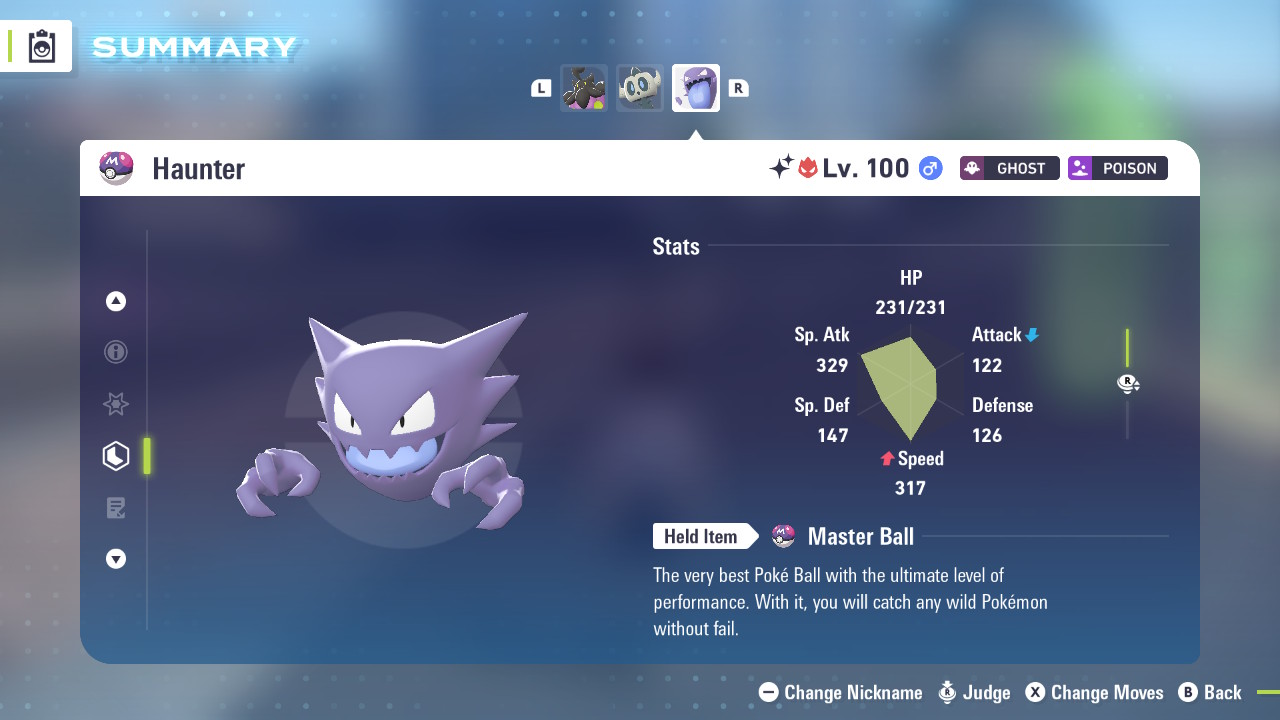Screen dimensions: 1280x720
Task: Switch to the white skull-faced Pokémon thumbnail
Action: (640, 88)
